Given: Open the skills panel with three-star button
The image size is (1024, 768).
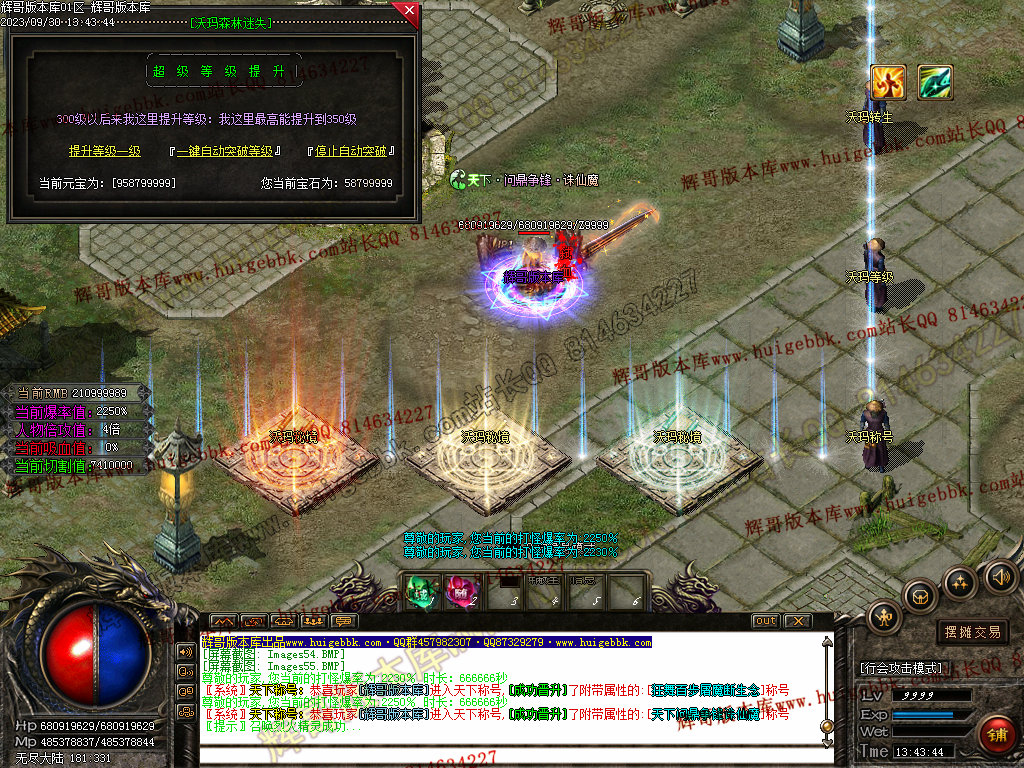Looking at the screenshot, I should tap(960, 582).
